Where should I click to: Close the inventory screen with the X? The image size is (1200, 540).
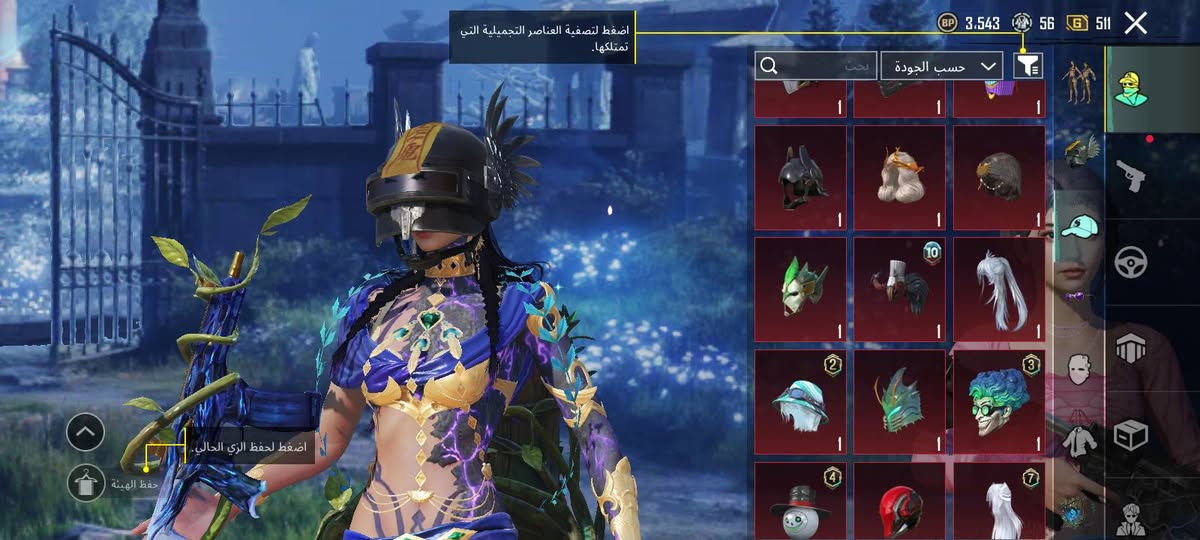(x=1135, y=23)
